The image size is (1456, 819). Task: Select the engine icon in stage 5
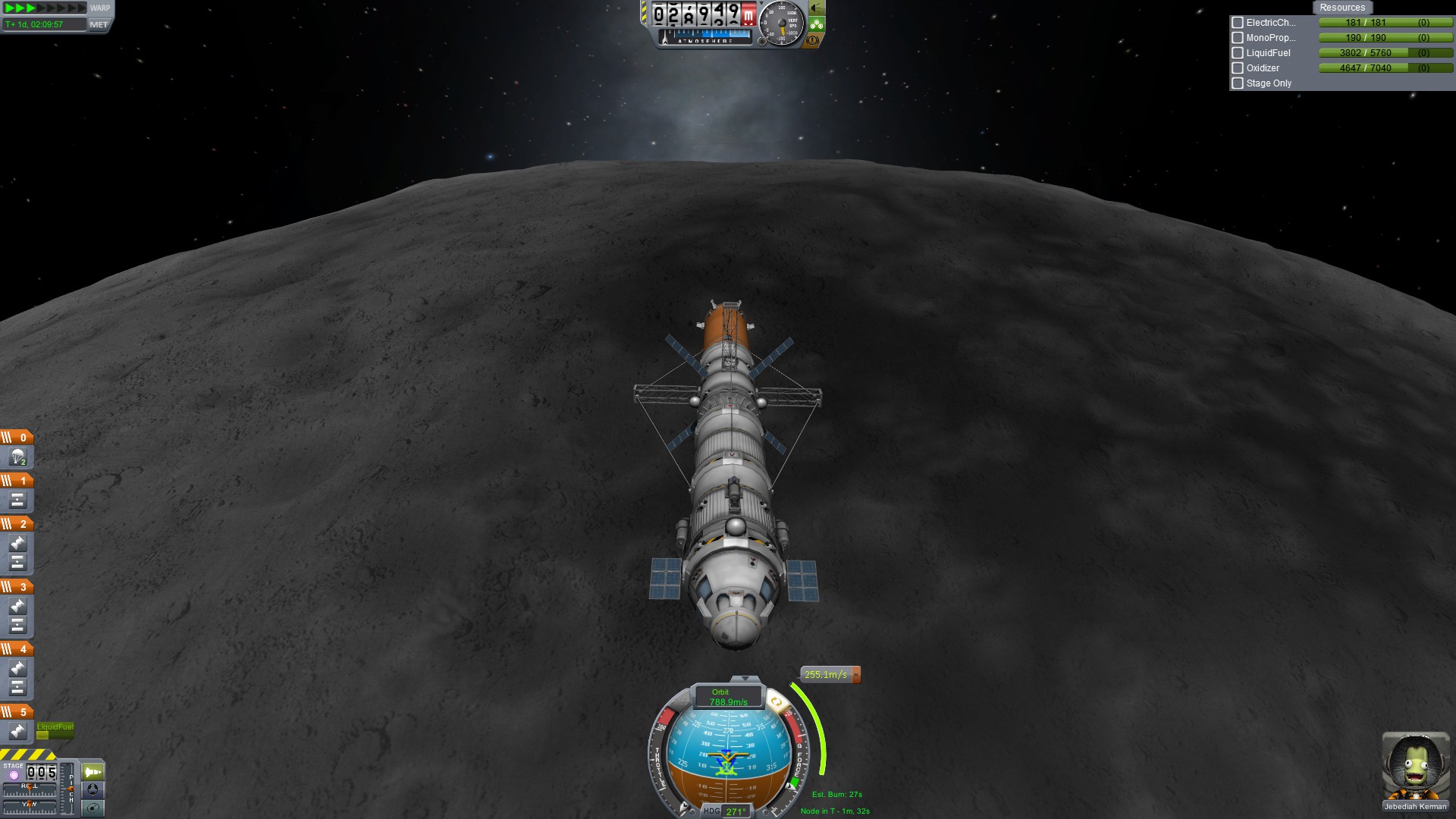[17, 731]
